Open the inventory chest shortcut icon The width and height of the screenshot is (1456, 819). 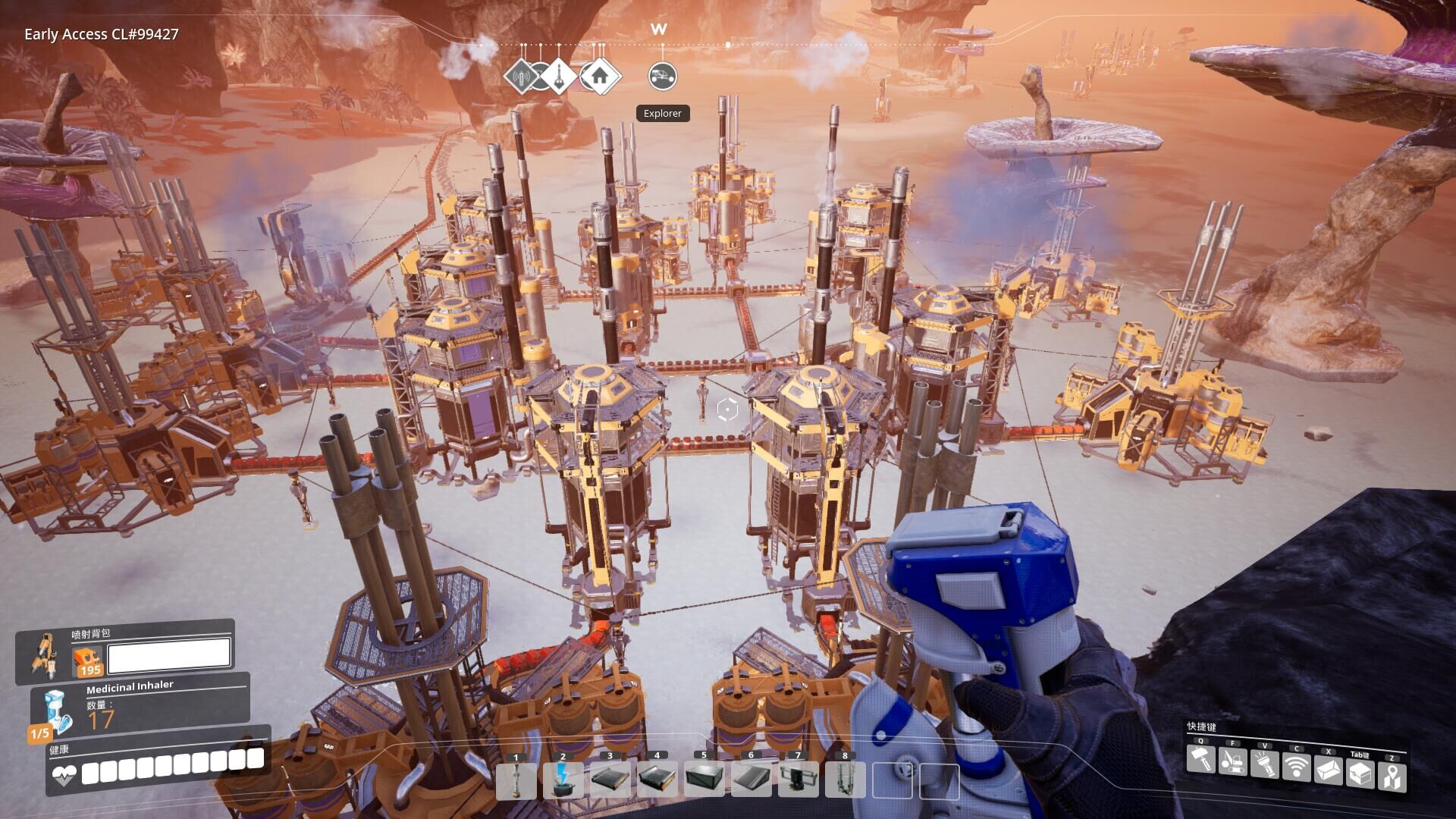(x=1360, y=773)
